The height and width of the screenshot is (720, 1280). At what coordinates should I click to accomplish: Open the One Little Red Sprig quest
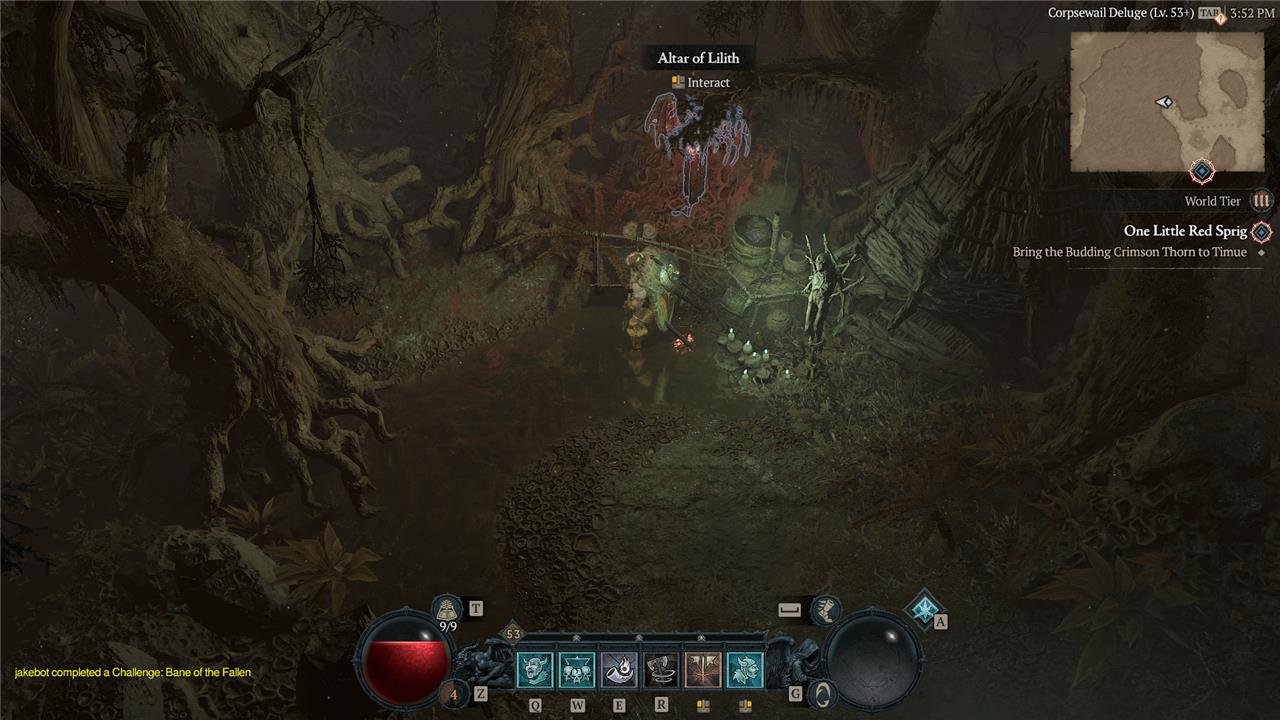coord(1185,231)
